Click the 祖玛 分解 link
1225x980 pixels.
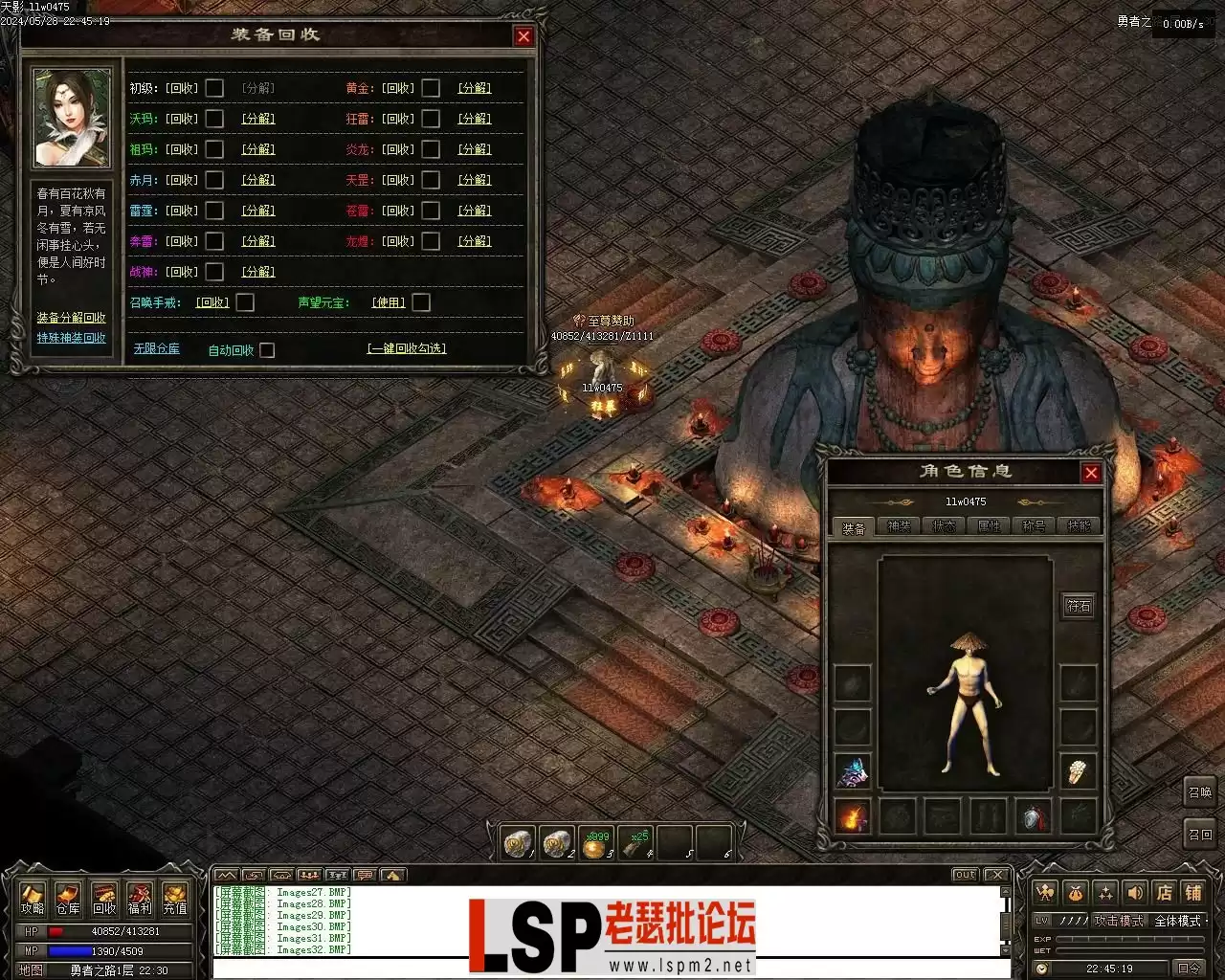(x=258, y=149)
